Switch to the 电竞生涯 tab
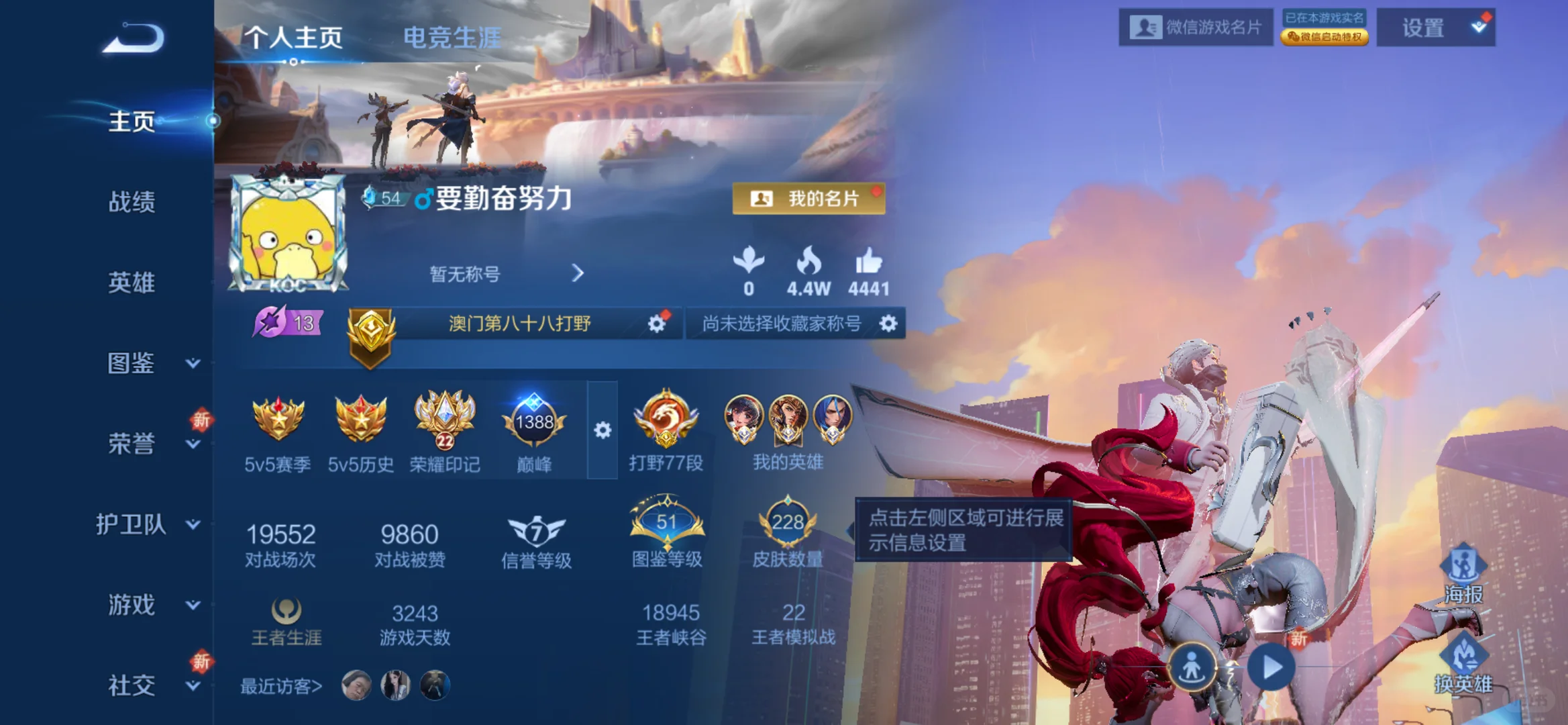This screenshot has height=725, width=1568. click(450, 39)
